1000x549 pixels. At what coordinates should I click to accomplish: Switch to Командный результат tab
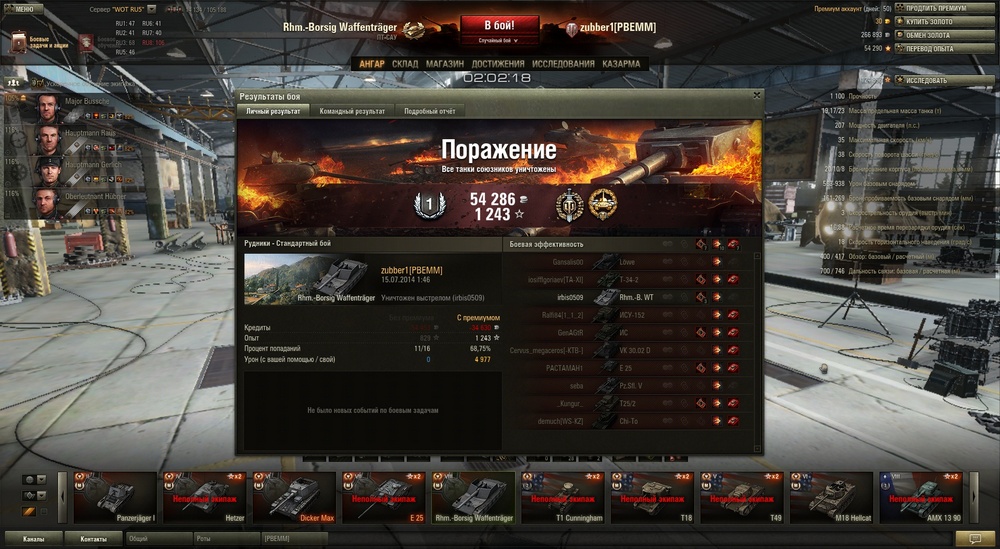(x=352, y=111)
